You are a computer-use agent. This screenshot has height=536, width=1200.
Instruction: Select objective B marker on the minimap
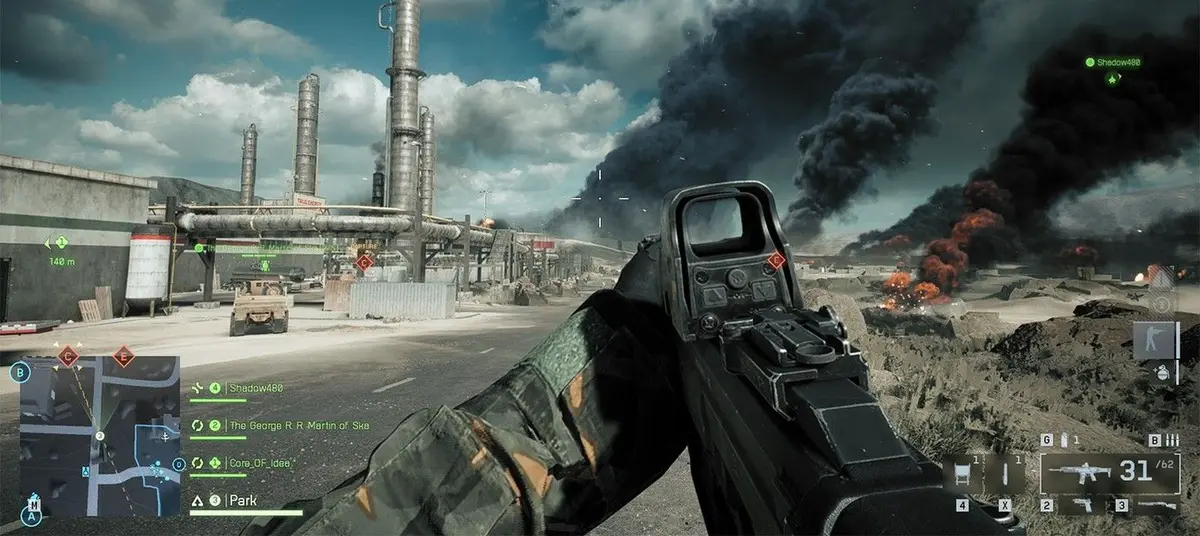tap(19, 374)
